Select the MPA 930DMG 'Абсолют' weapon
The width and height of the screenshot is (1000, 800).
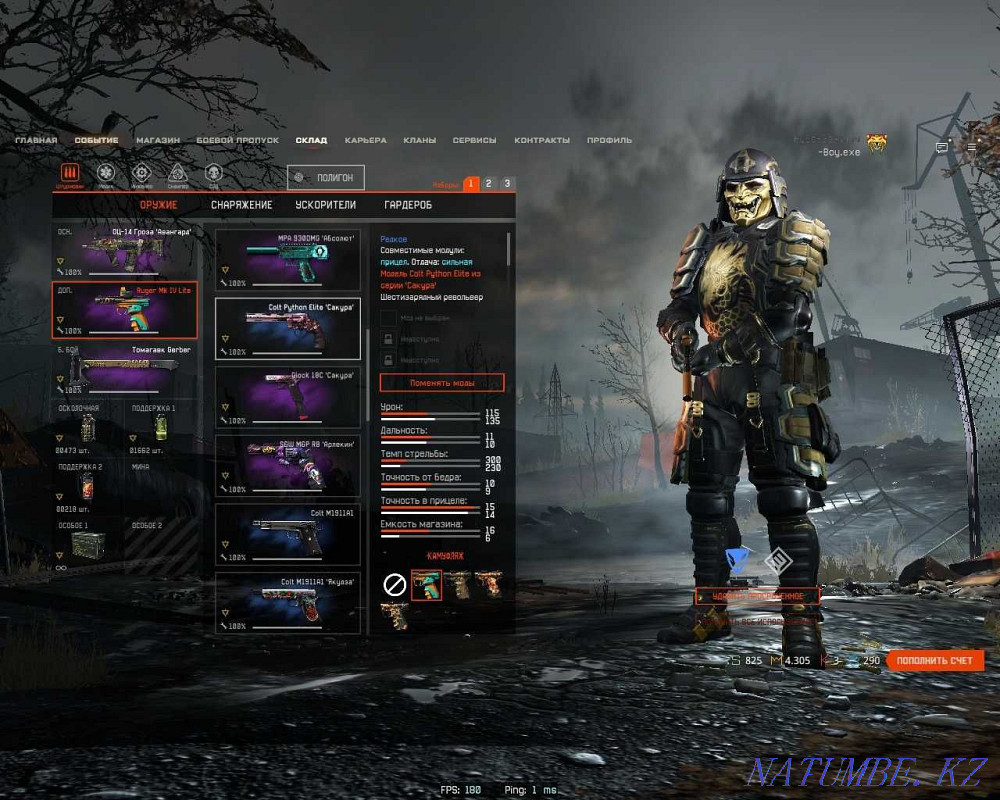288,259
